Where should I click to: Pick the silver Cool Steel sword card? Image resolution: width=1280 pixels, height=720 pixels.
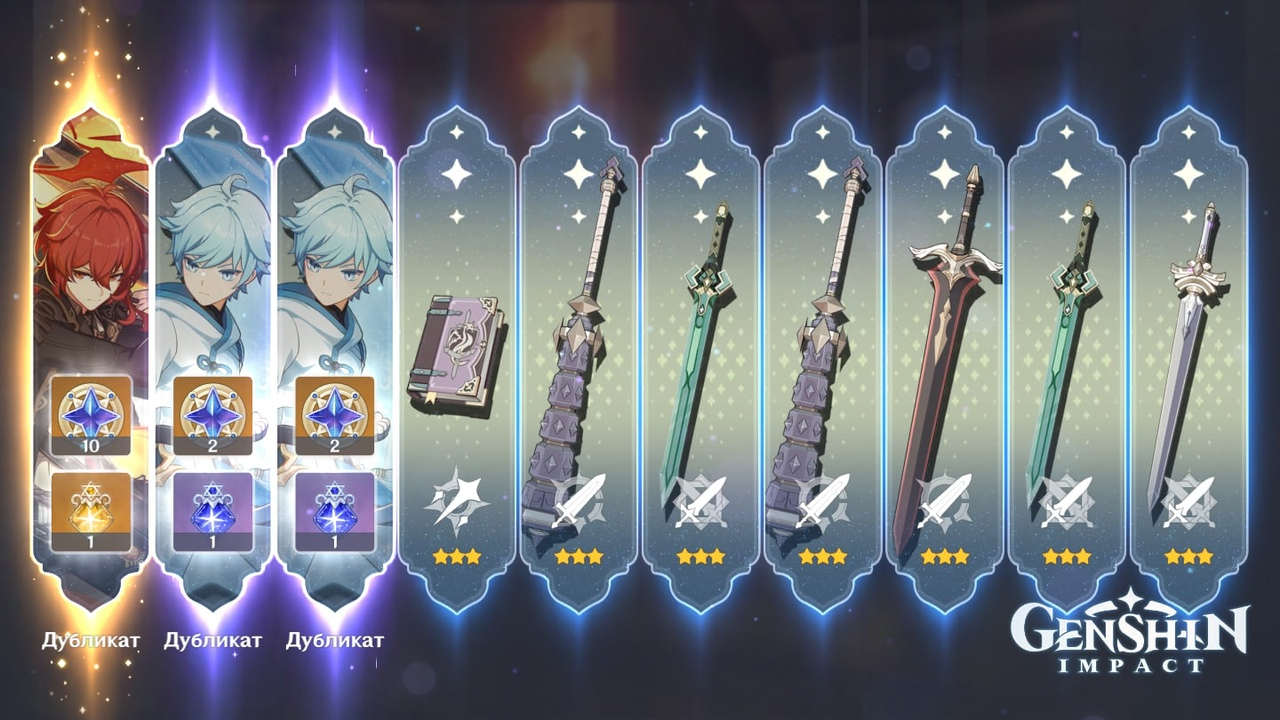pyautogui.click(x=1188, y=360)
